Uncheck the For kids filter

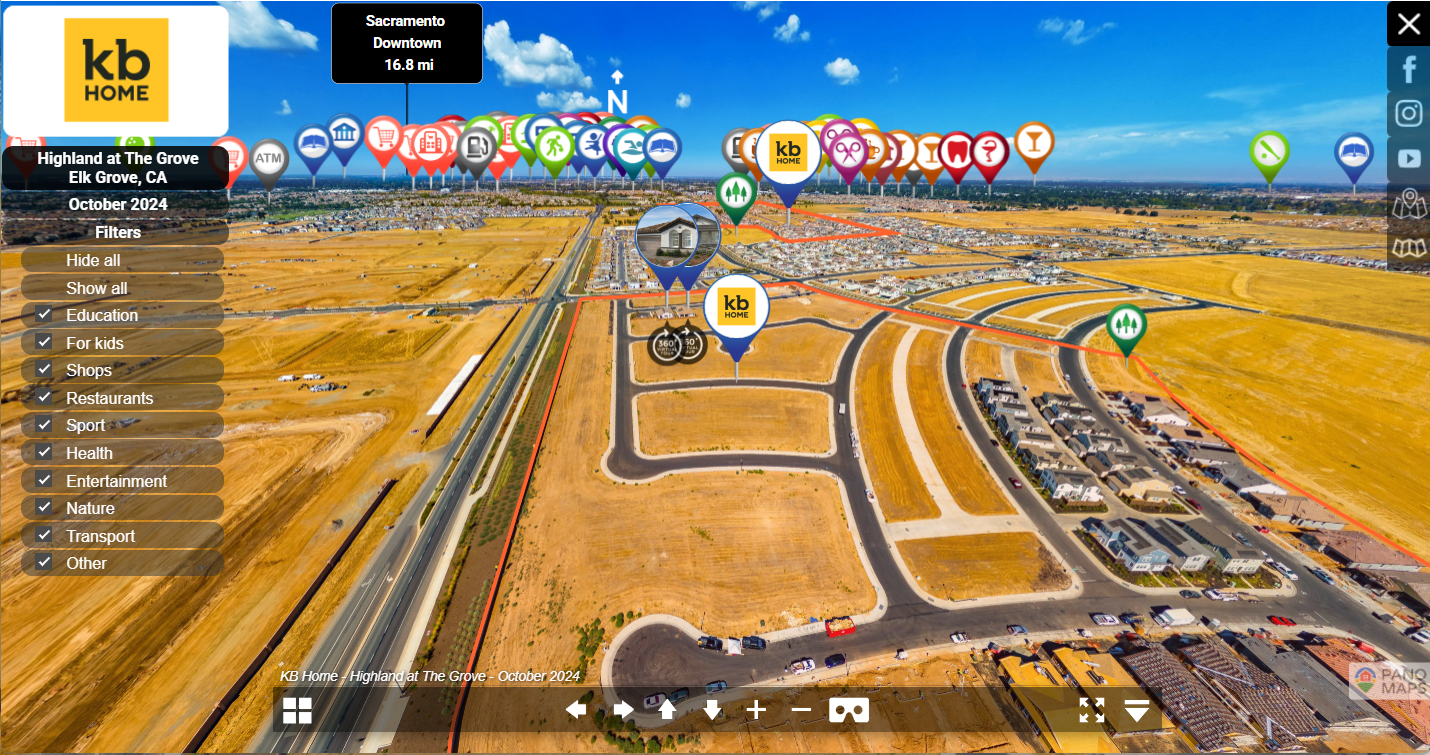click(x=44, y=342)
